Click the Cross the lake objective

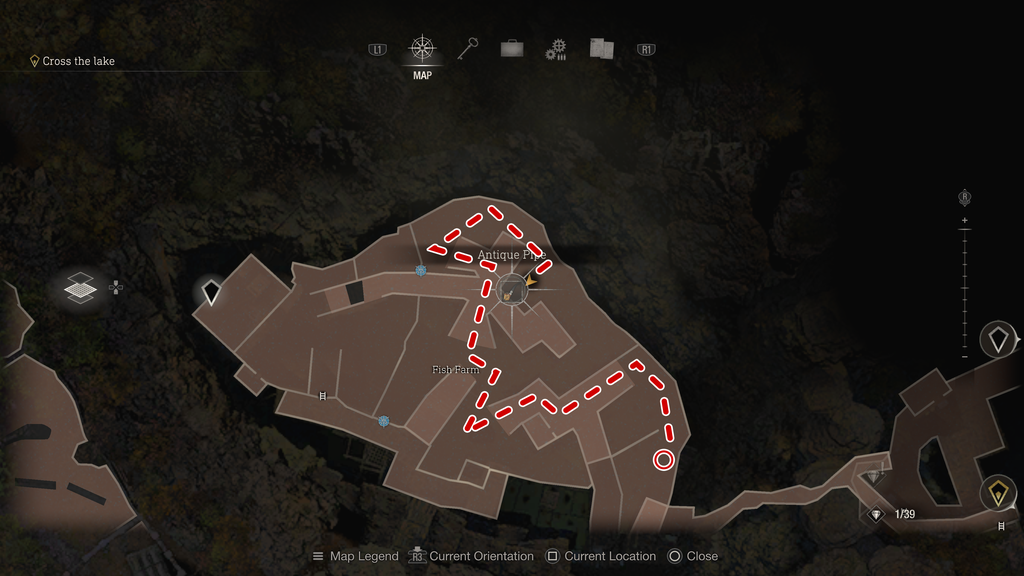click(x=78, y=61)
